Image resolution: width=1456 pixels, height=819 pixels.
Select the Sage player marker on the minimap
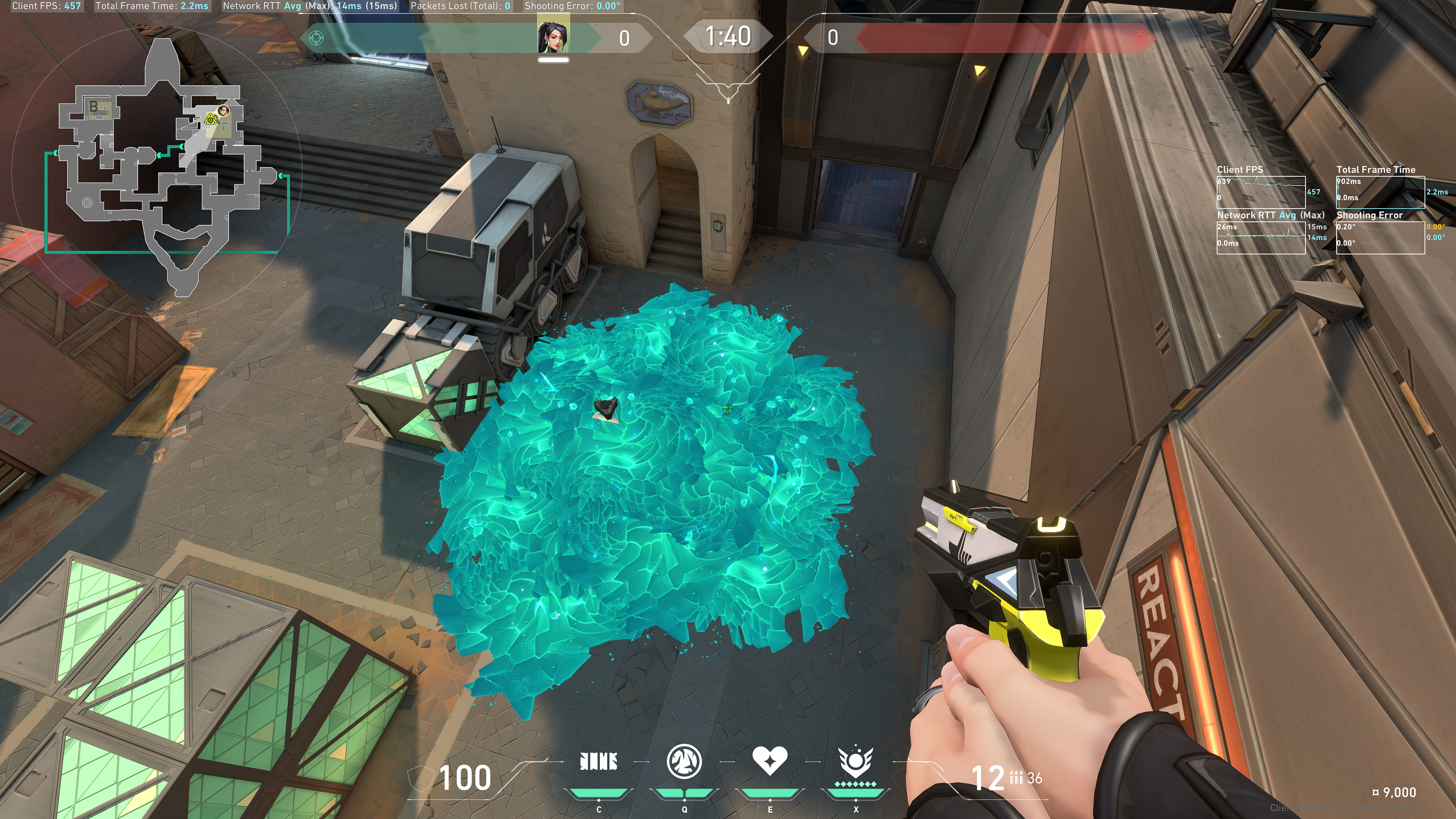(224, 110)
